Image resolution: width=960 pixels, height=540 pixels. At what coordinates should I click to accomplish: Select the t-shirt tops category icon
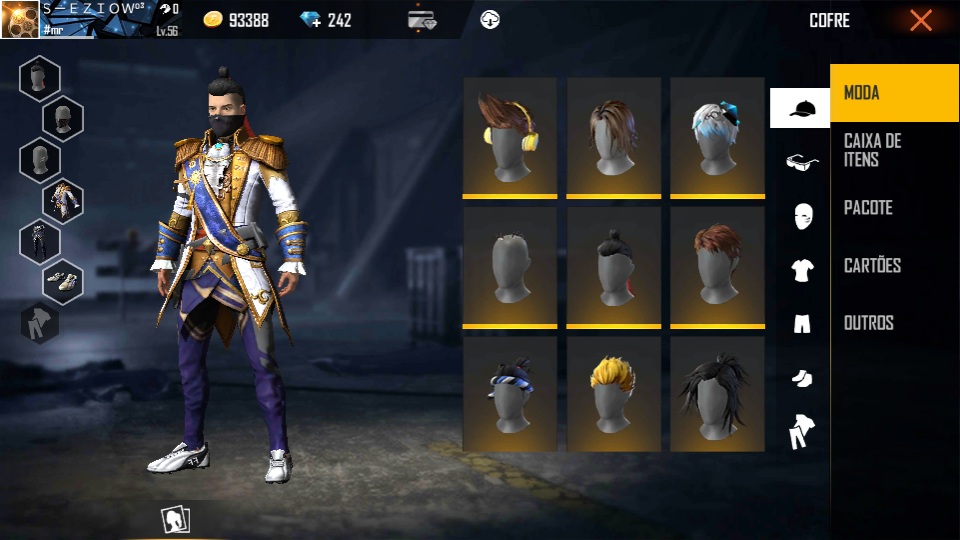click(801, 270)
